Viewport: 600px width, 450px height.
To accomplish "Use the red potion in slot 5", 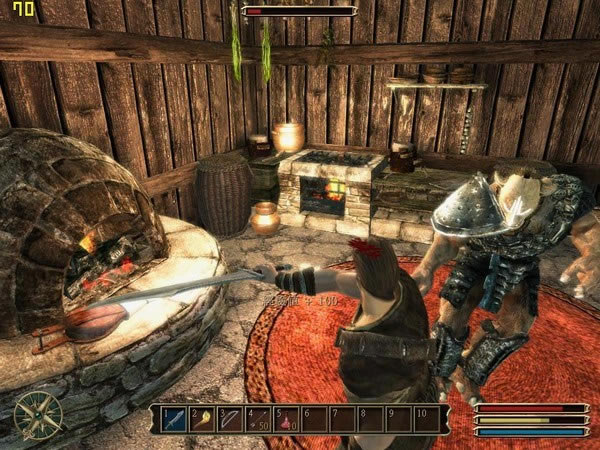I will pyautogui.click(x=287, y=418).
